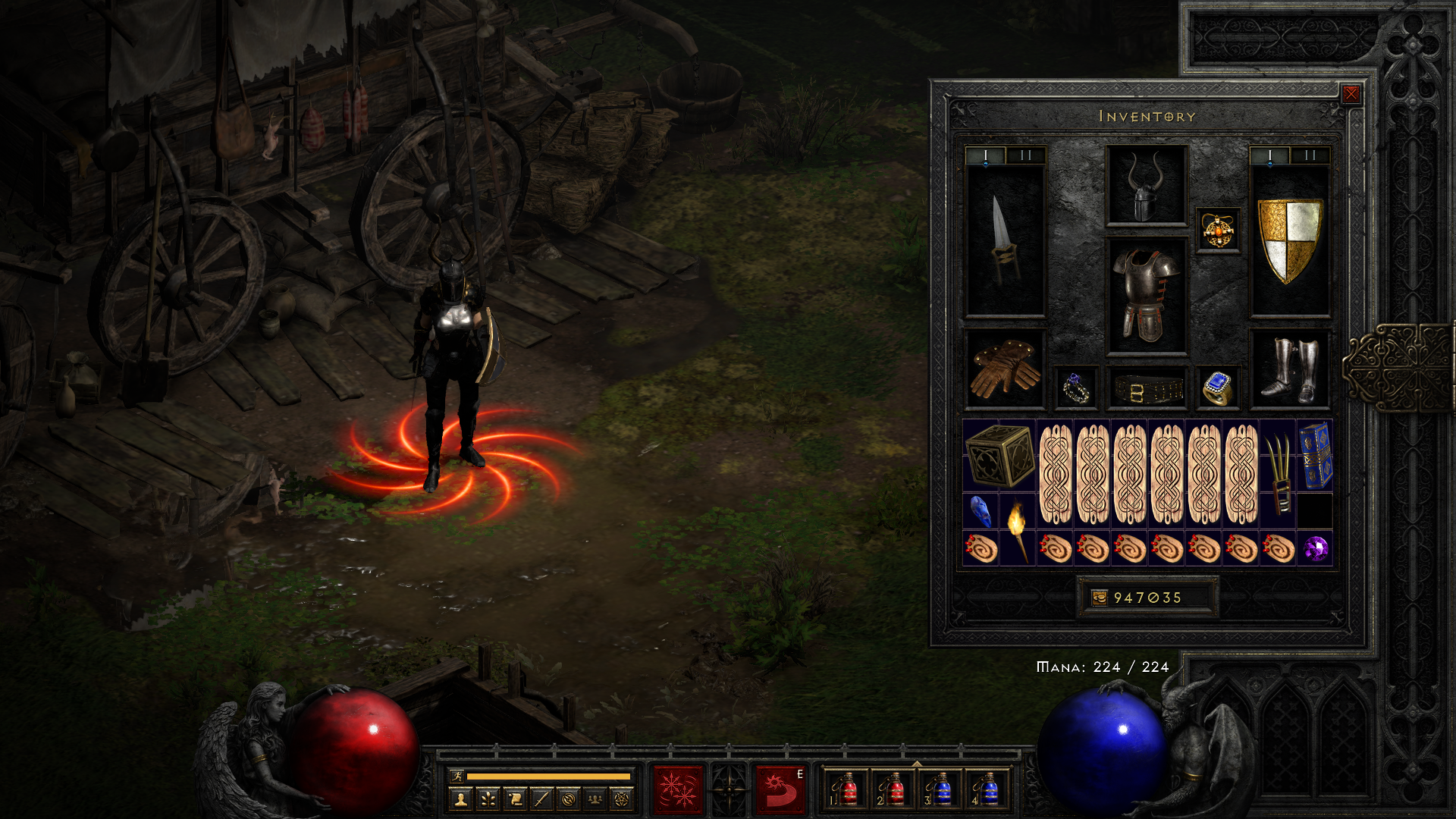The width and height of the screenshot is (1456, 819).
Task: Toggle the run/walk button
Action: pyautogui.click(x=457, y=776)
